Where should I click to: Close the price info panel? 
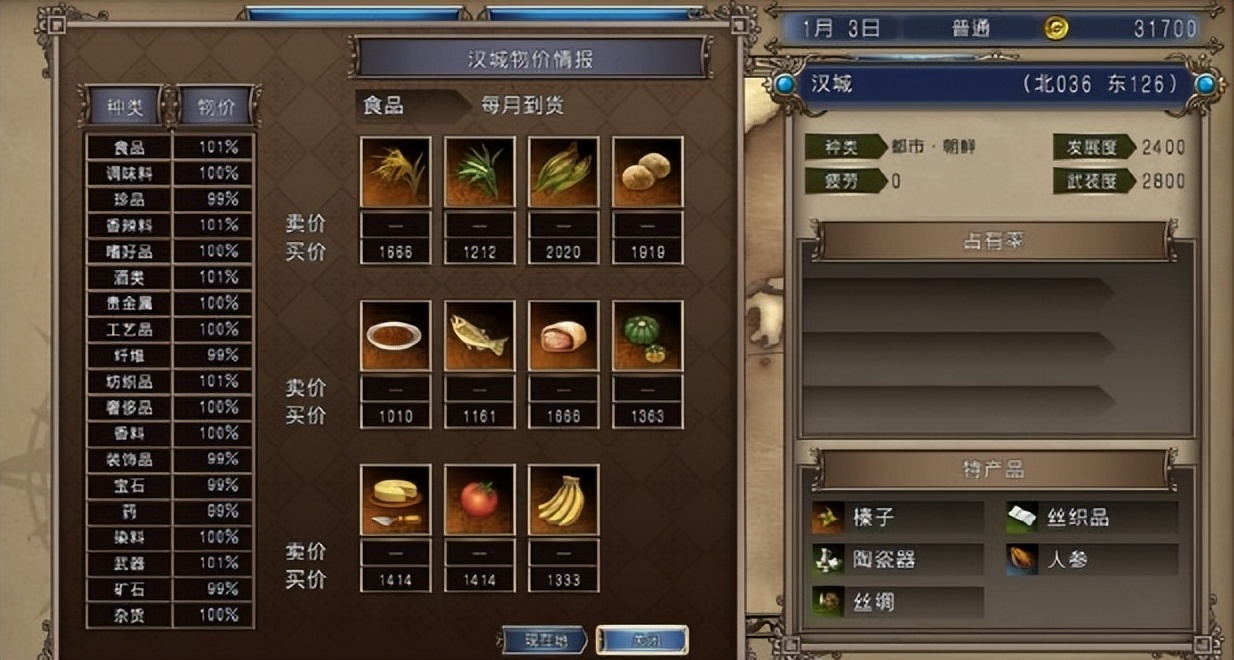click(x=641, y=639)
